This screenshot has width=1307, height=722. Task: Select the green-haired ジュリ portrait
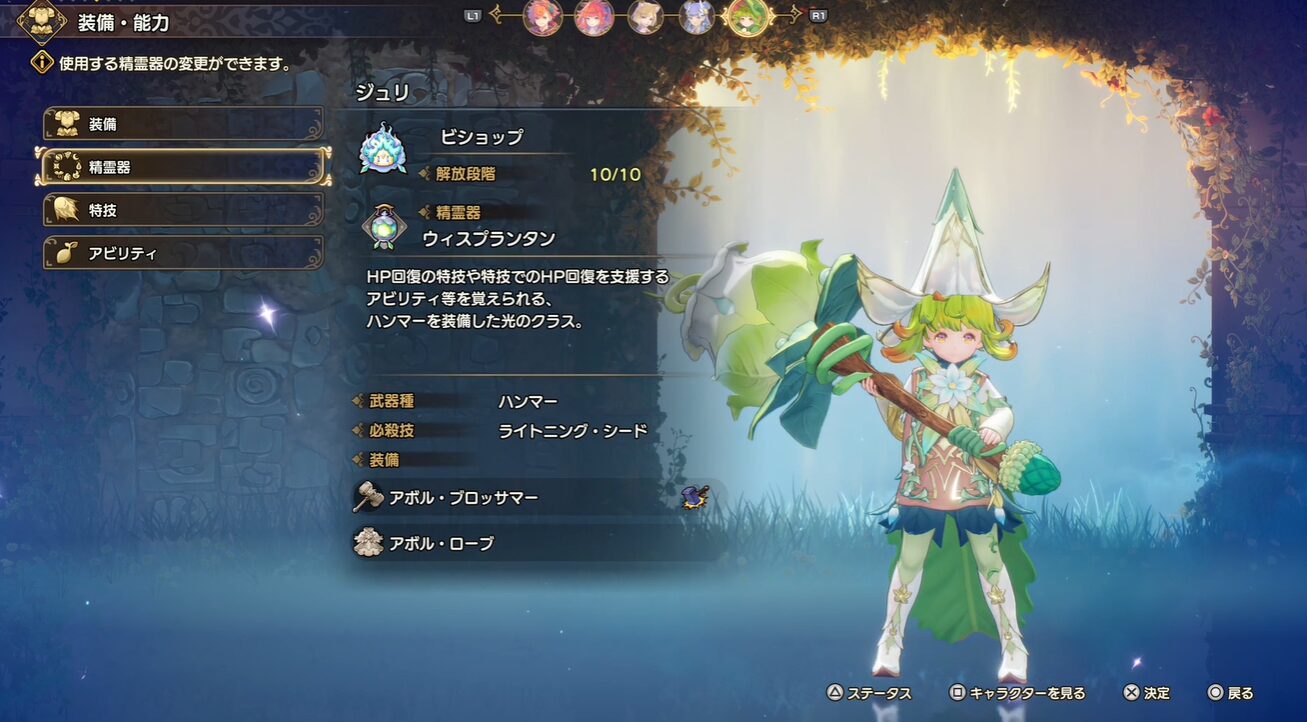(746, 17)
